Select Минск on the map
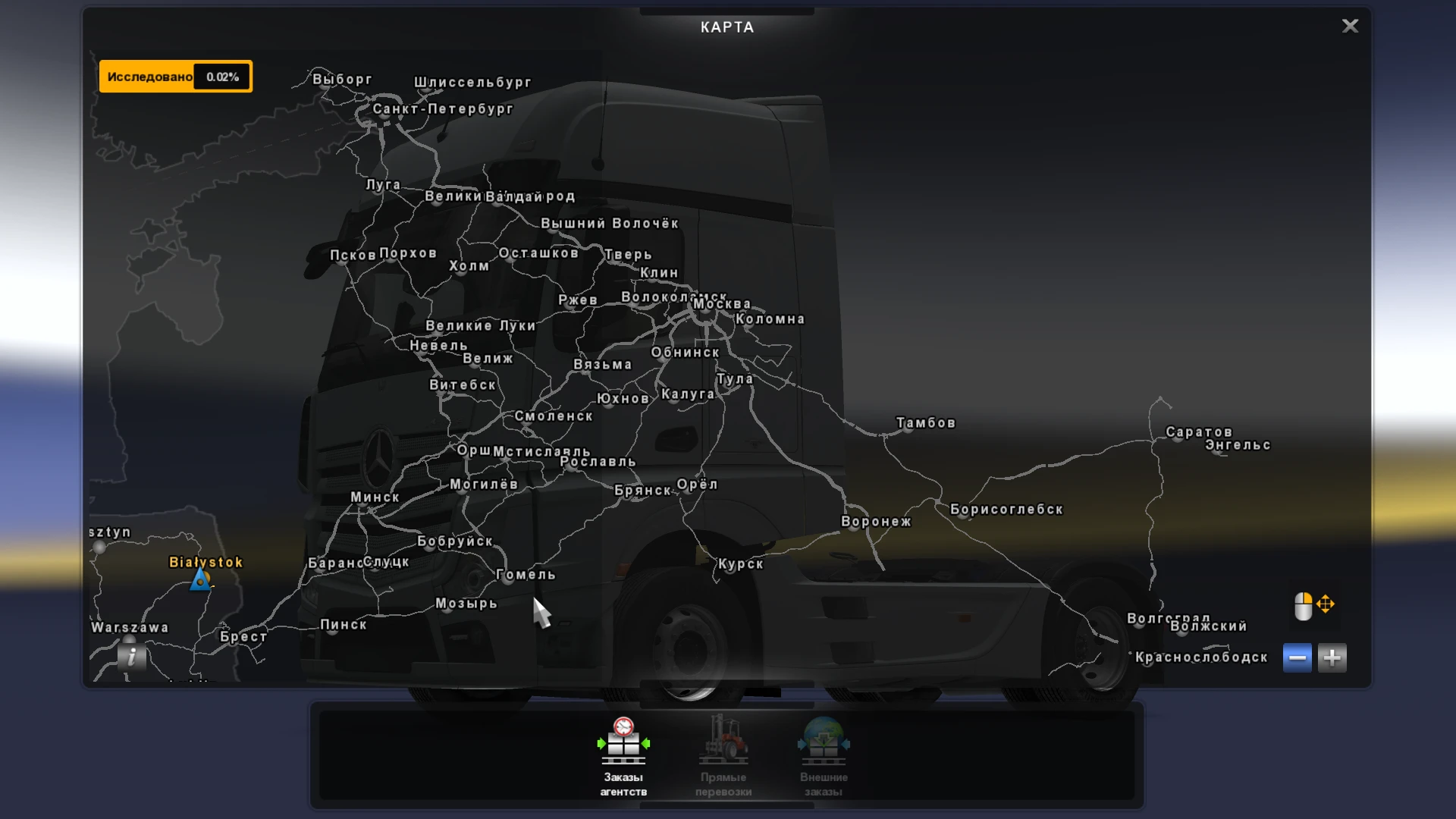 coord(373,496)
